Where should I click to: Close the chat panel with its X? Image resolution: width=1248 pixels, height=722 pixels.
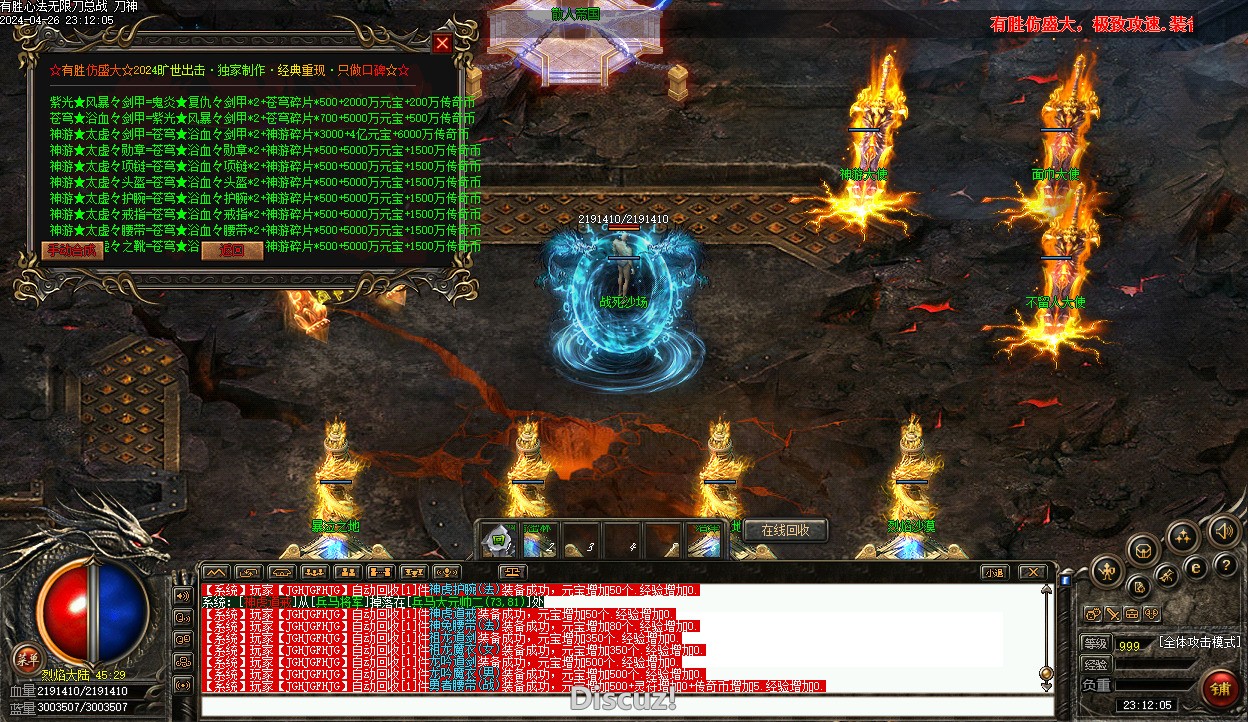tap(1031, 572)
